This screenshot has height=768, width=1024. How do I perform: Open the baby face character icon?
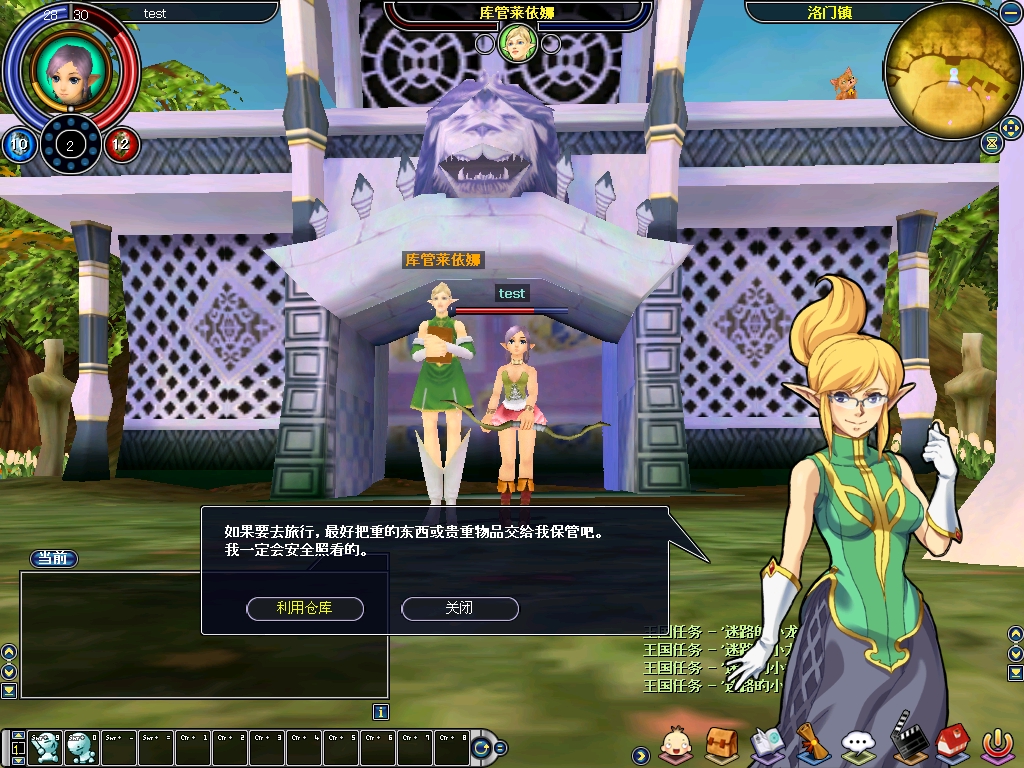pyautogui.click(x=677, y=744)
